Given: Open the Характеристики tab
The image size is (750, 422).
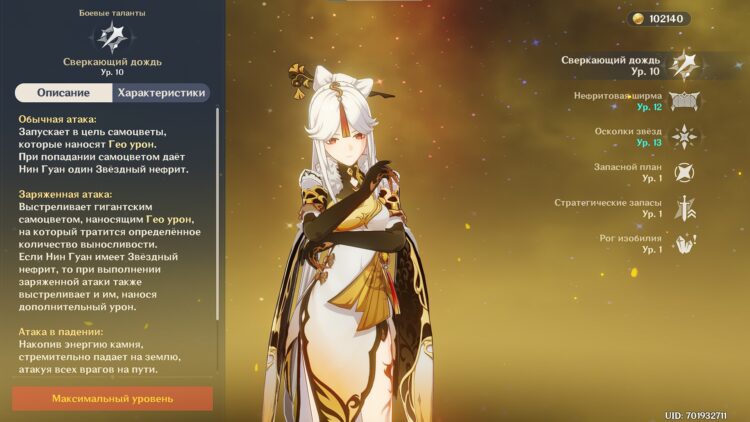Looking at the screenshot, I should (x=161, y=93).
